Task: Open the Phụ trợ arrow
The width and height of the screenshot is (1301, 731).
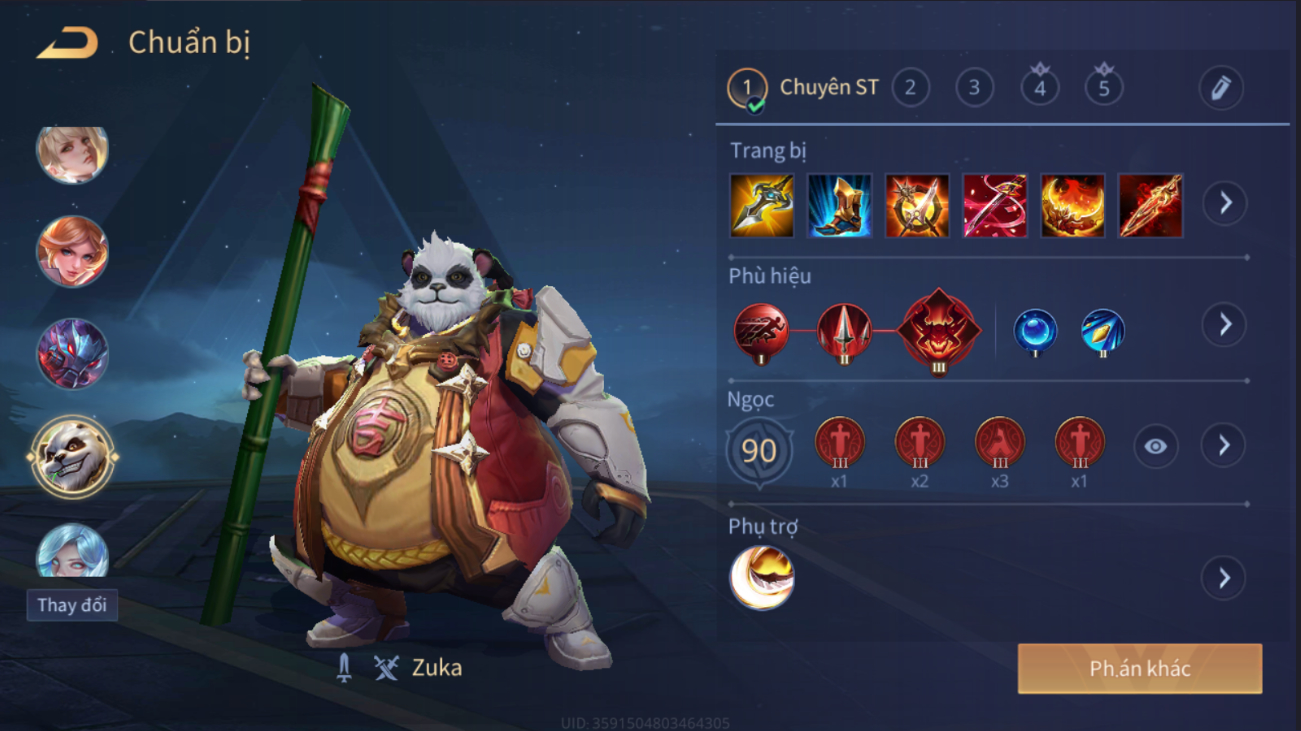Action: (x=1224, y=578)
